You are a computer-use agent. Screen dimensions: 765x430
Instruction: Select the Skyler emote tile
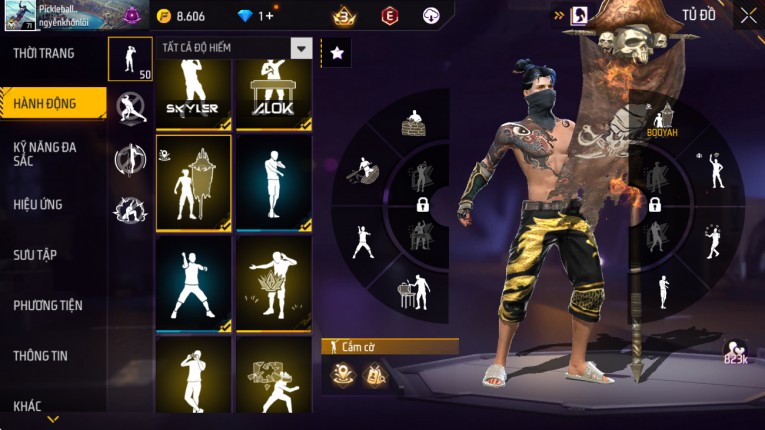[x=193, y=94]
